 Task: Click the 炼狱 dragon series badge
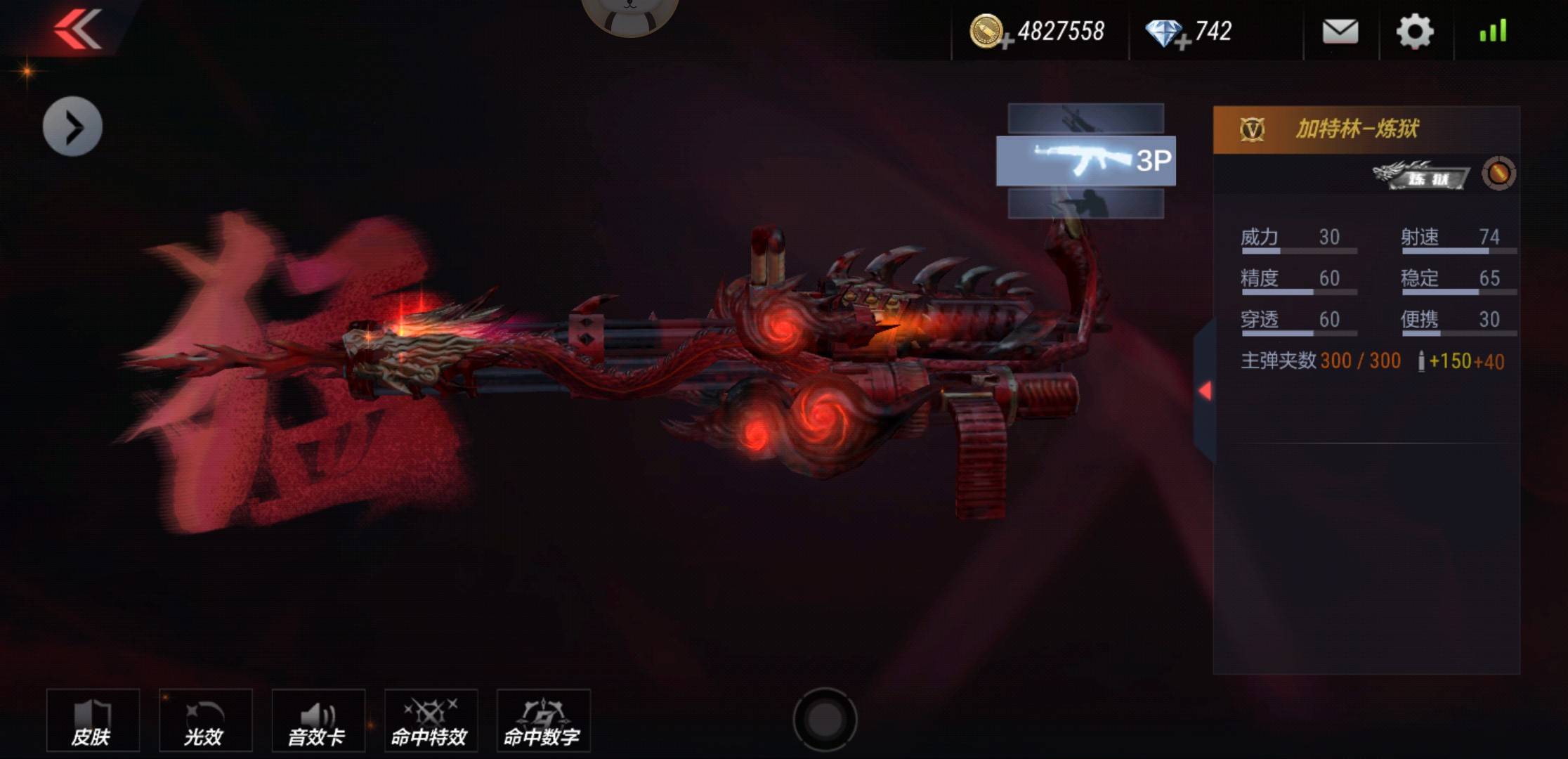click(1420, 175)
